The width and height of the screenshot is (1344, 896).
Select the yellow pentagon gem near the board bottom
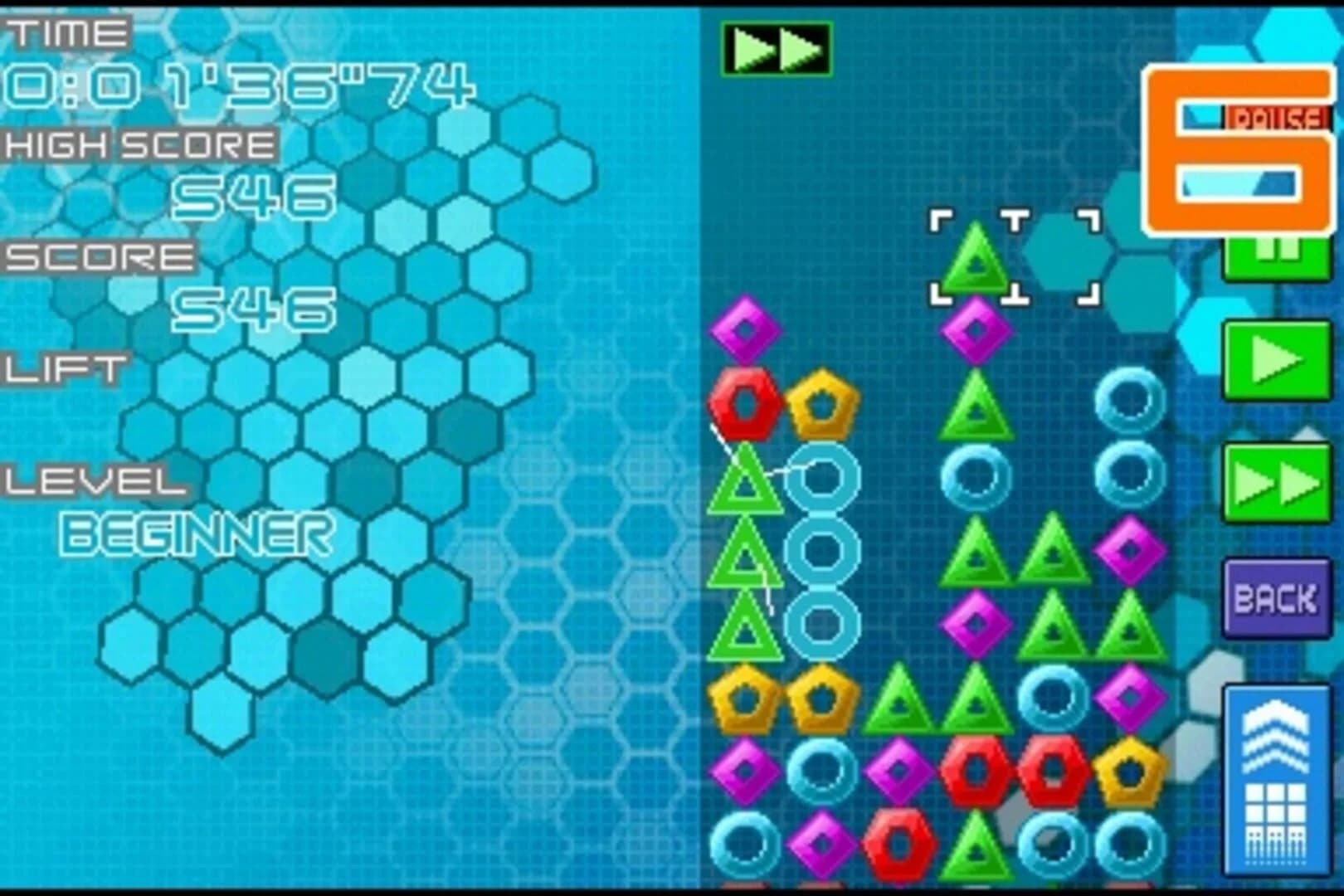tap(1130, 773)
